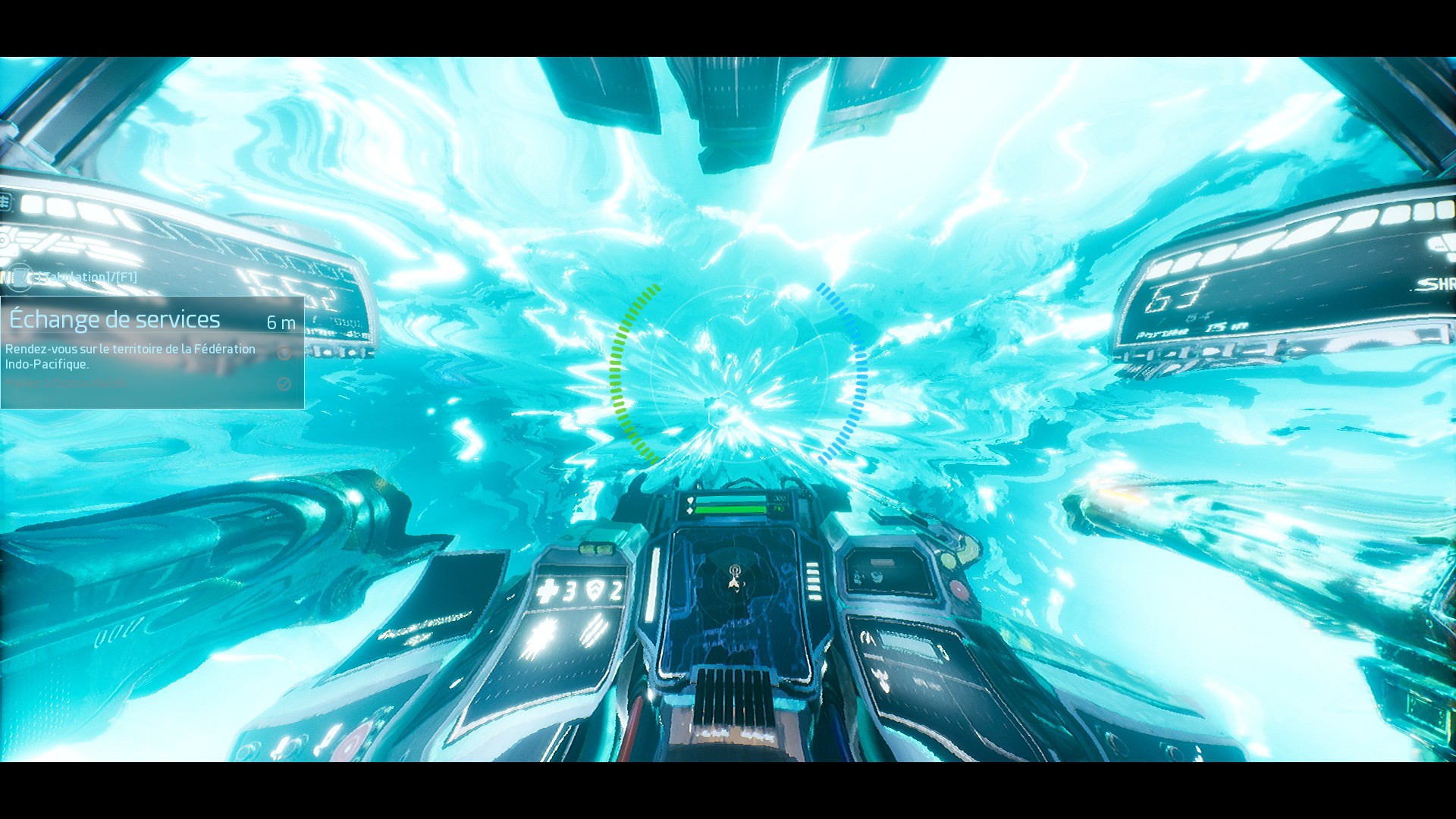Image resolution: width=1456 pixels, height=819 pixels.
Task: Click the objective text Rendez-vous sur le territoire
Action: click(x=129, y=350)
